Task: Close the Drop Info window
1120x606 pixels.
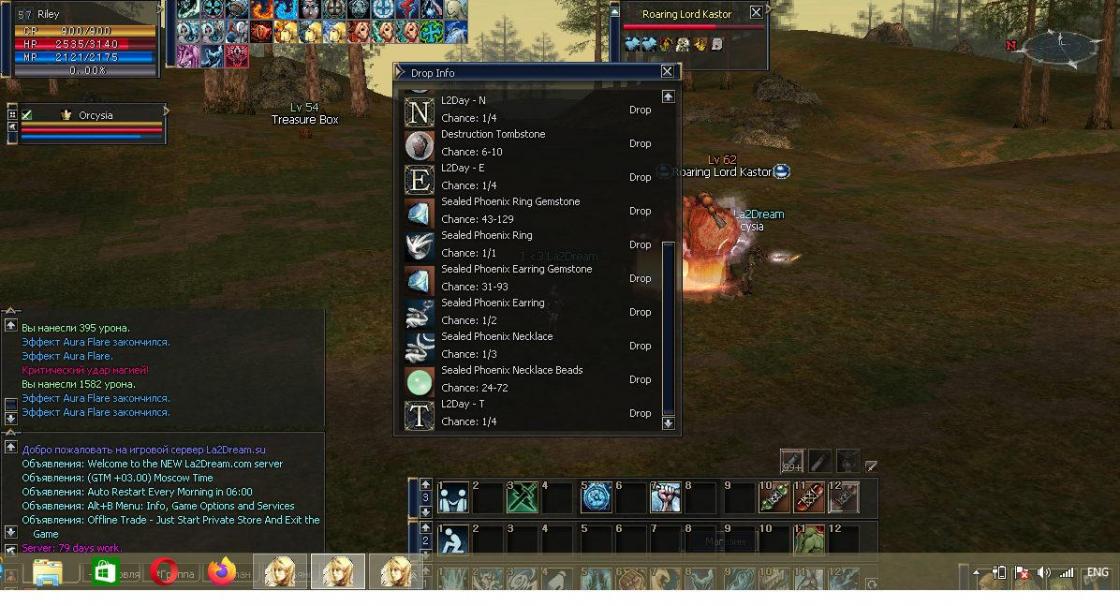Action: [667, 72]
